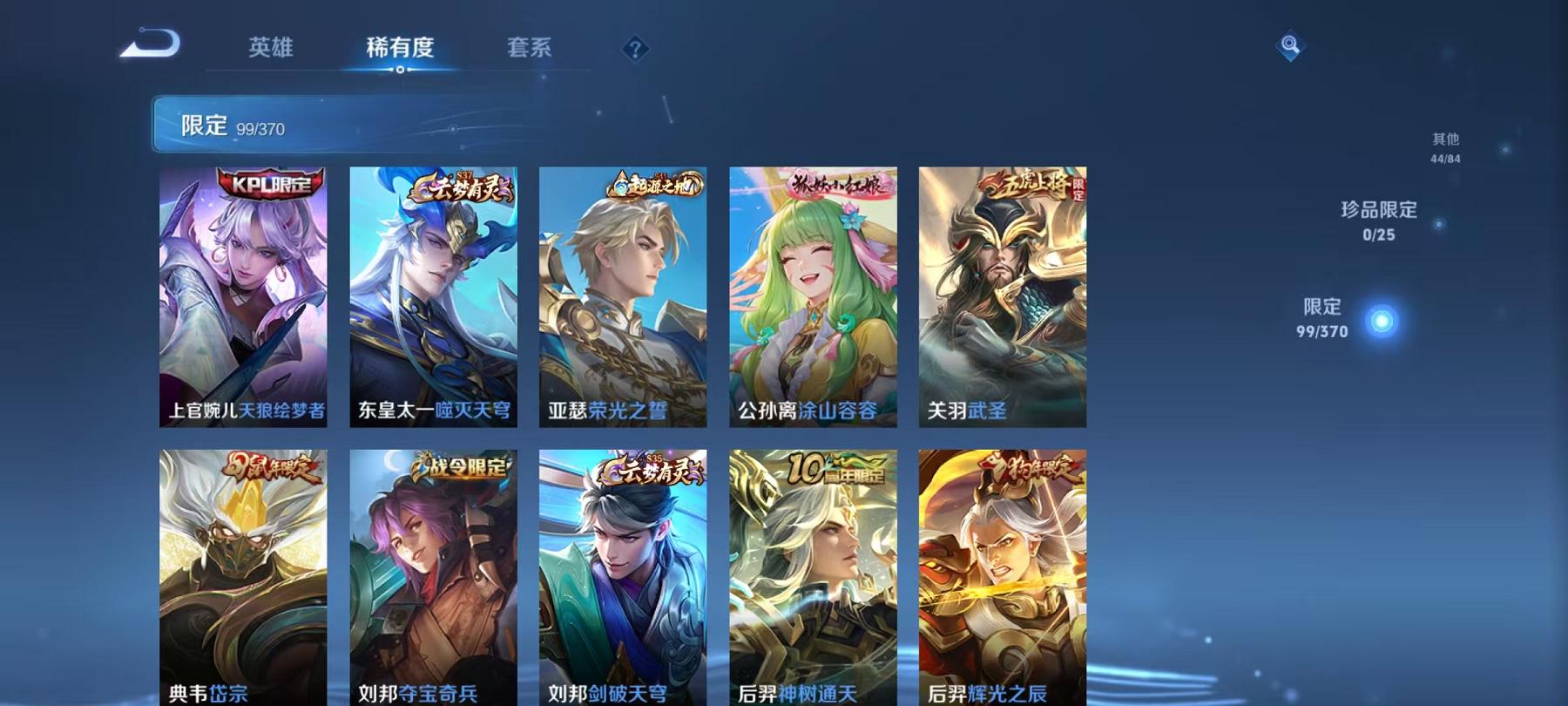Click the back arrow icon top-left
The height and width of the screenshot is (706, 1568).
[149, 44]
